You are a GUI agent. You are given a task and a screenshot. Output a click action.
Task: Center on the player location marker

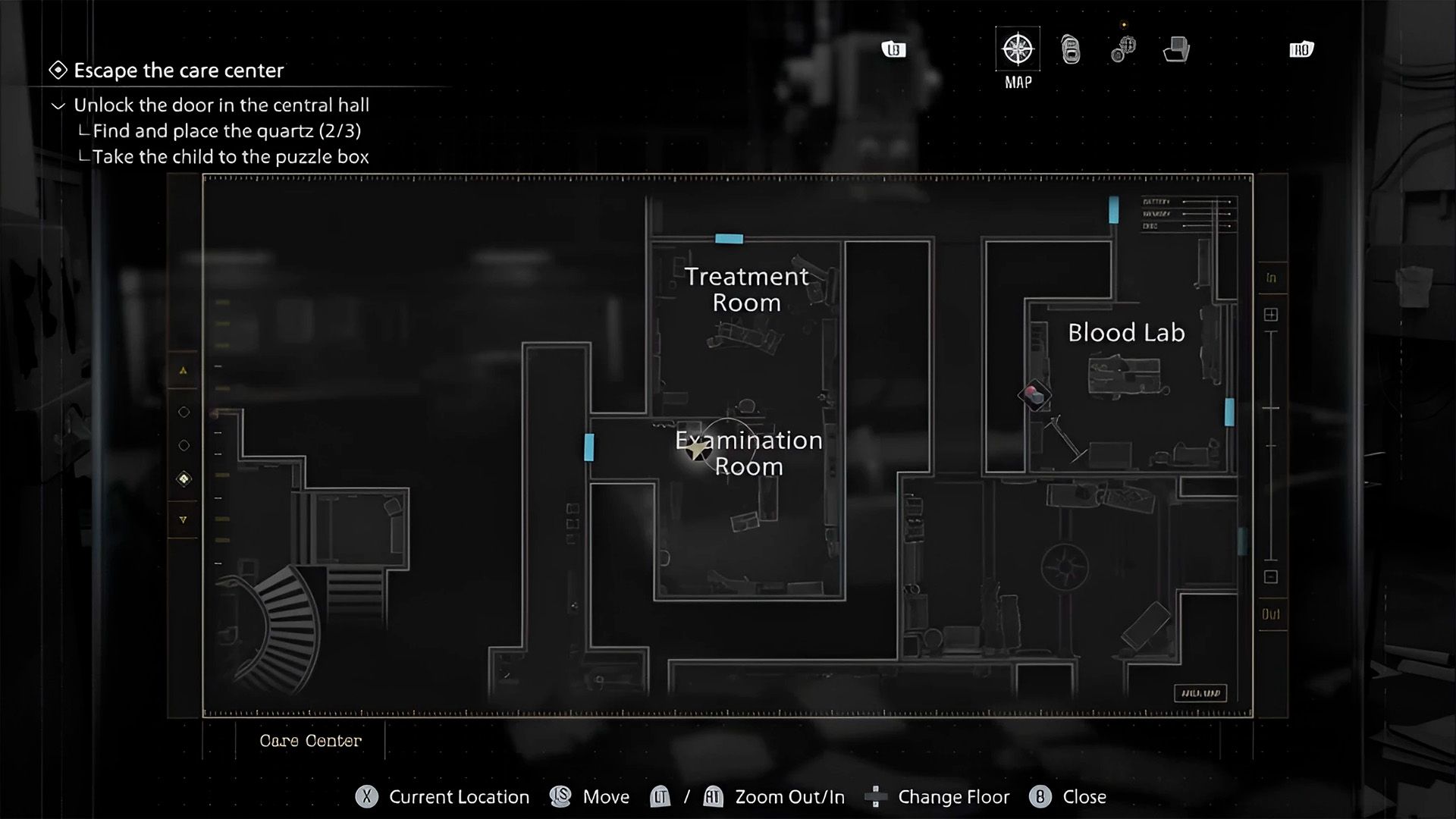697,450
